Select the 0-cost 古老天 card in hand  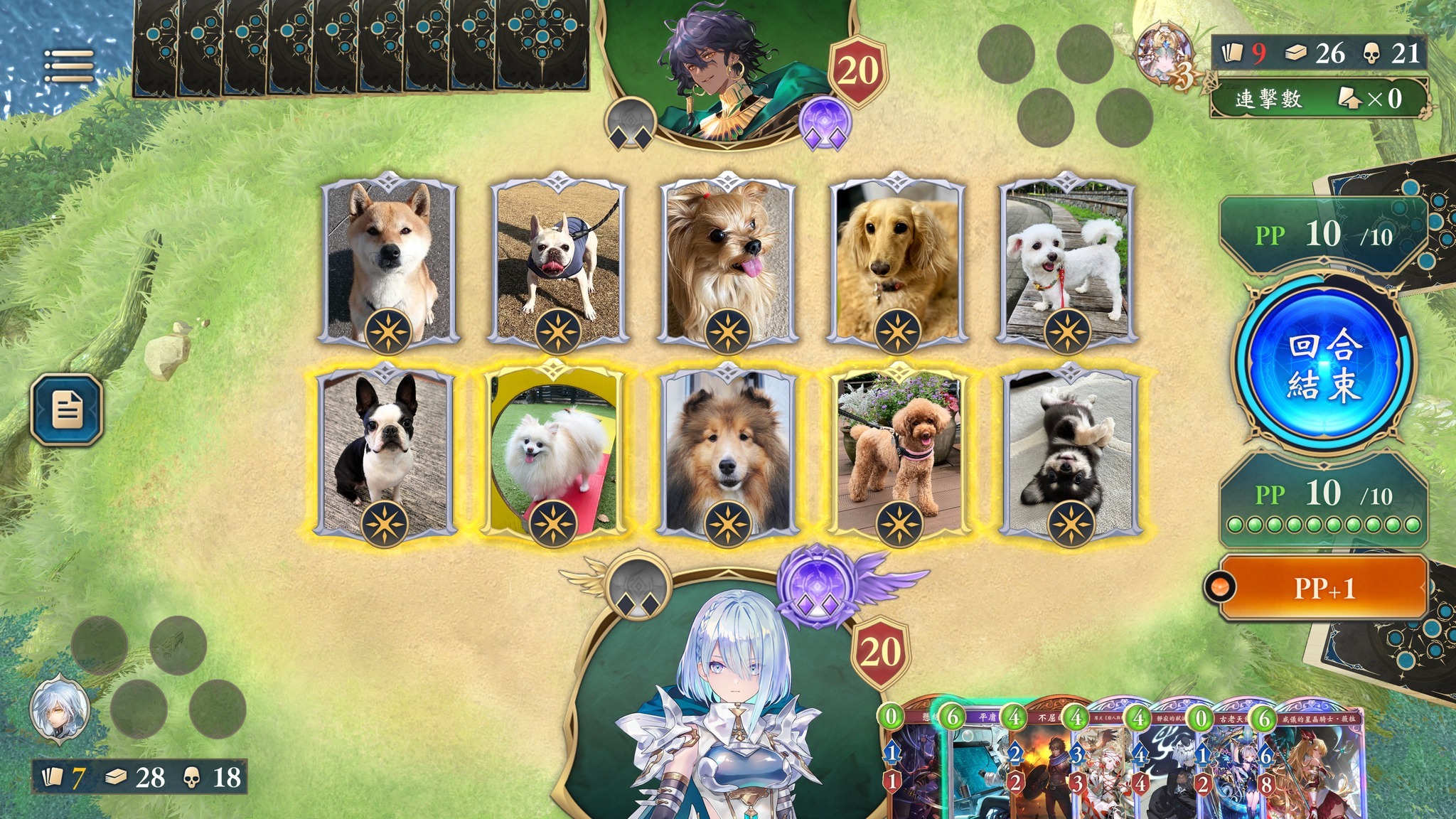point(1226,768)
